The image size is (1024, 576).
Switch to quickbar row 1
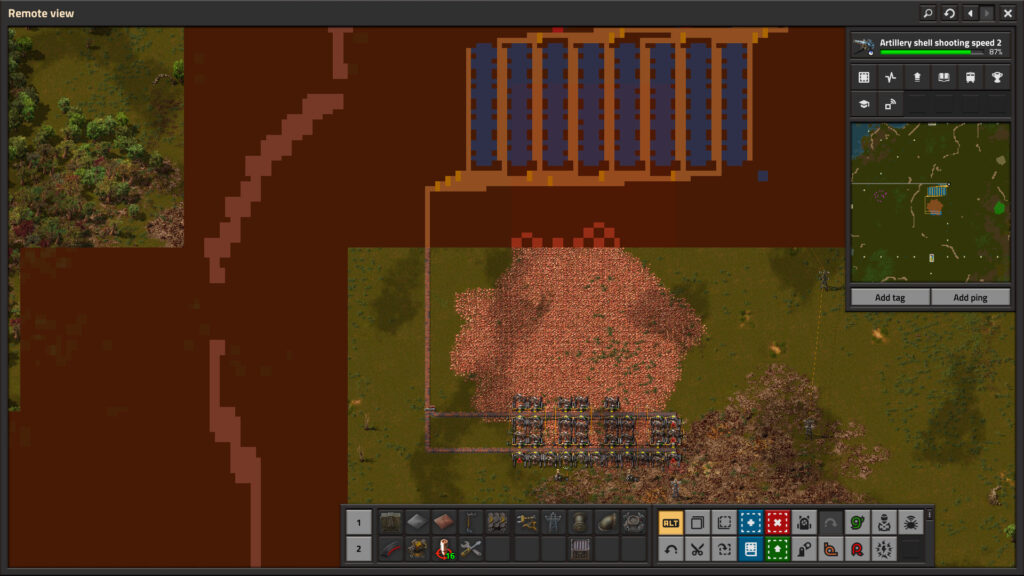coord(358,522)
